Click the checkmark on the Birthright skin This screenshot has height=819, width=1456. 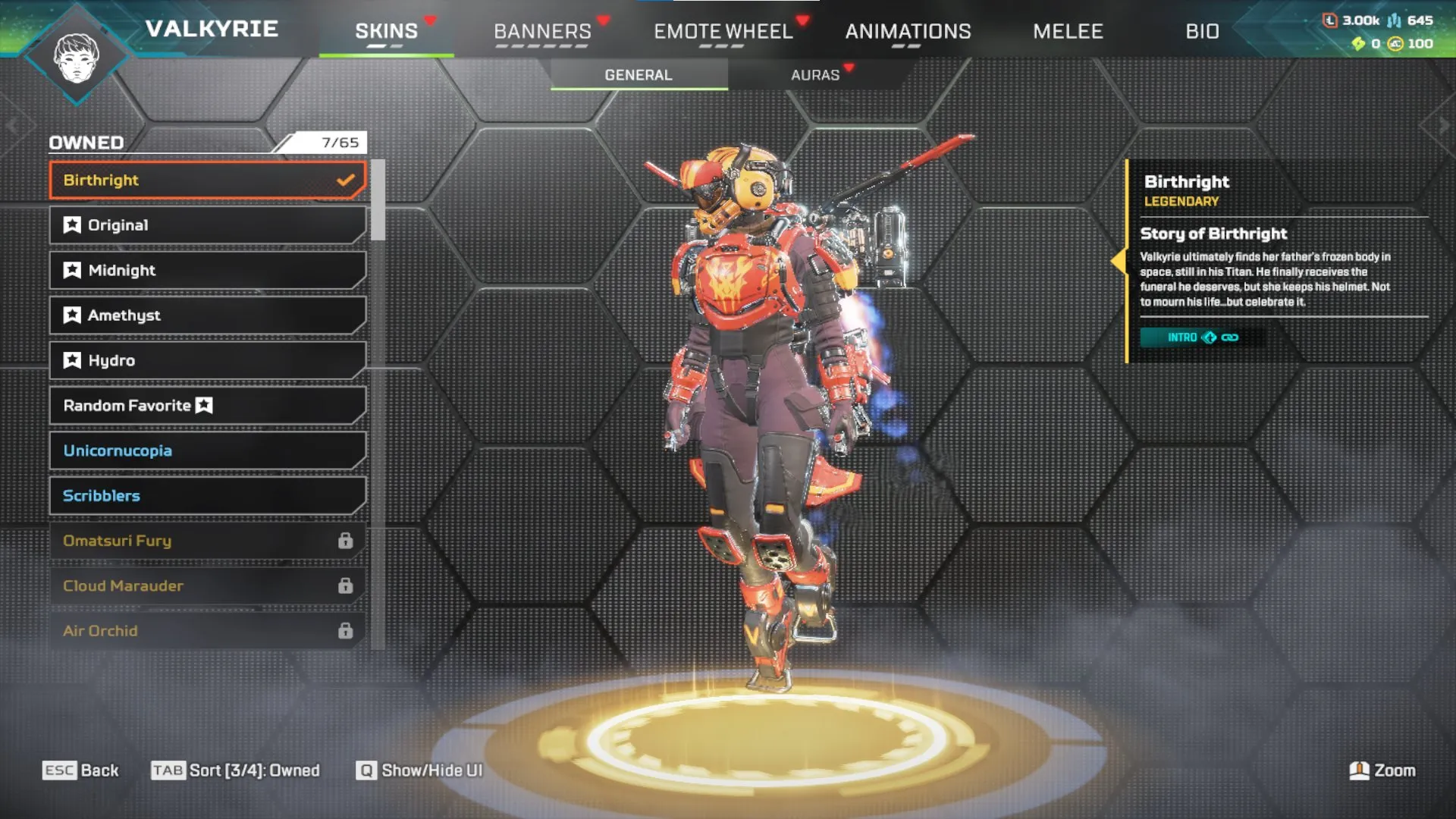[x=347, y=180]
